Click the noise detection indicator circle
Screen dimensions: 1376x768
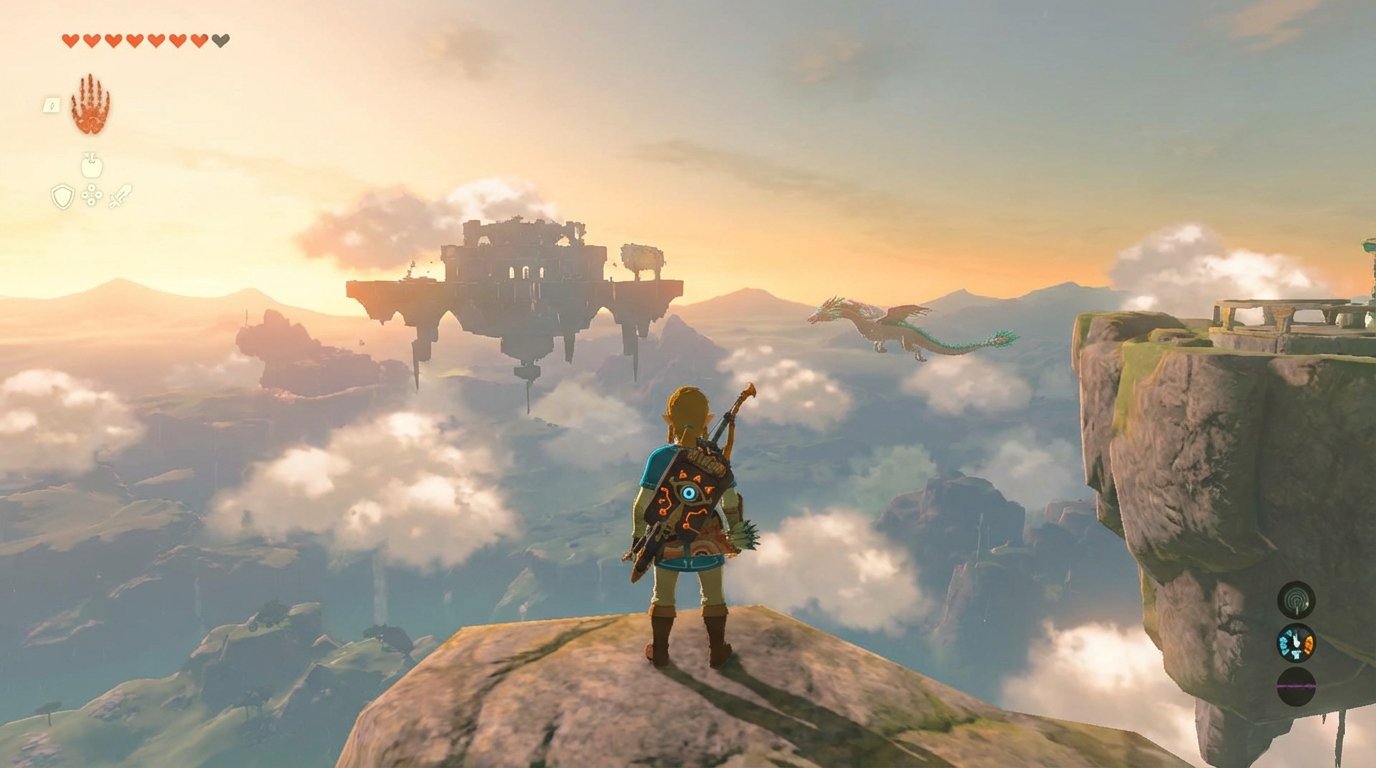(x=1296, y=602)
